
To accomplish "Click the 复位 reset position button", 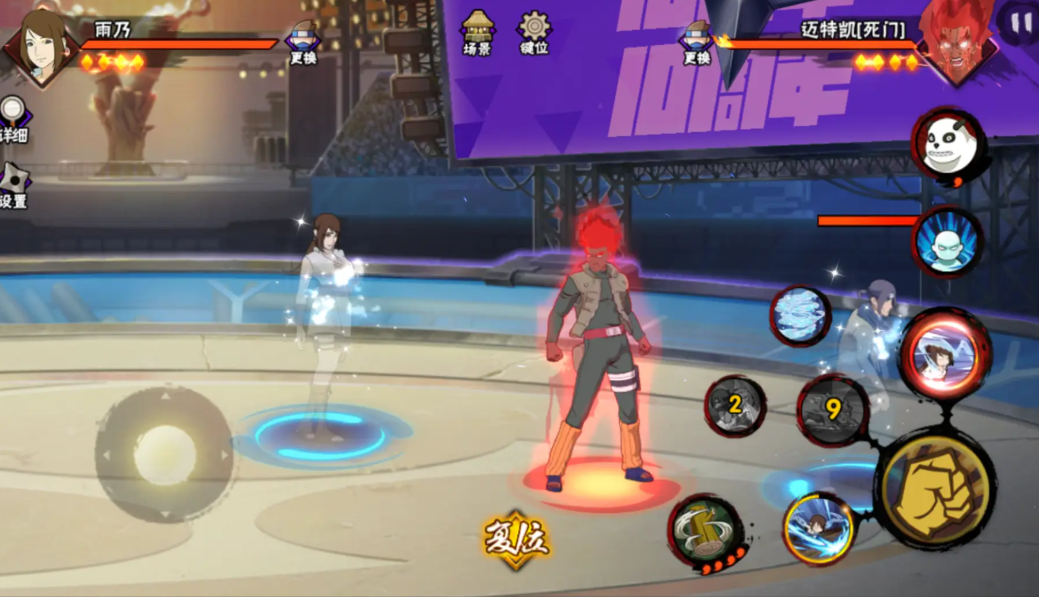I will [516, 541].
